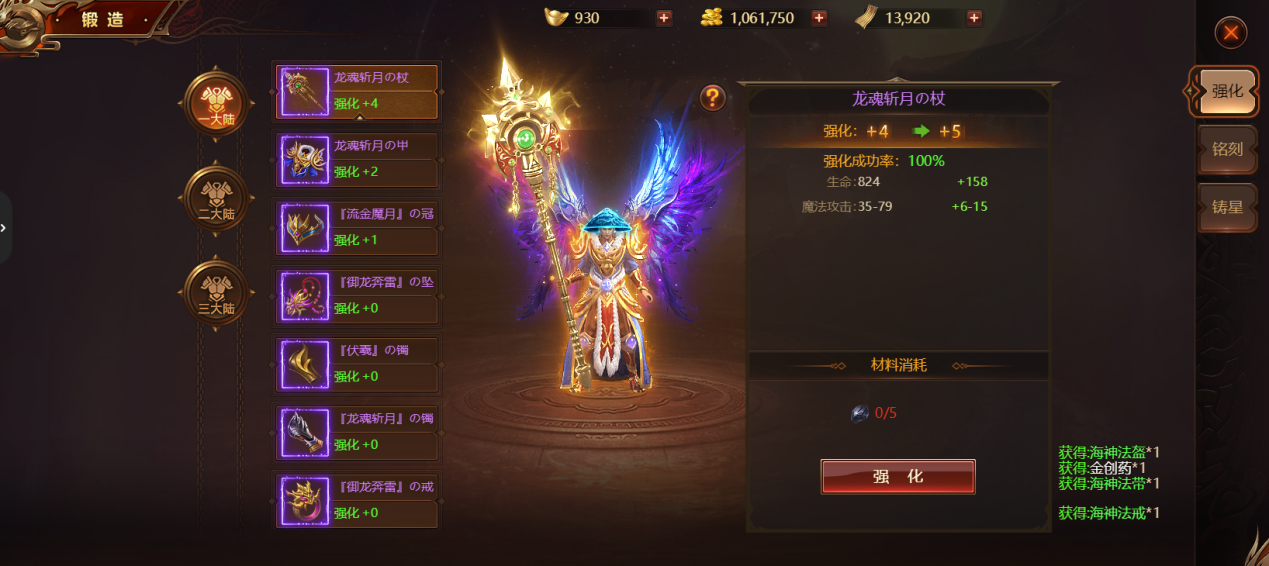Choose the 一大陆 continent selector
The height and width of the screenshot is (566, 1269).
(x=215, y=104)
